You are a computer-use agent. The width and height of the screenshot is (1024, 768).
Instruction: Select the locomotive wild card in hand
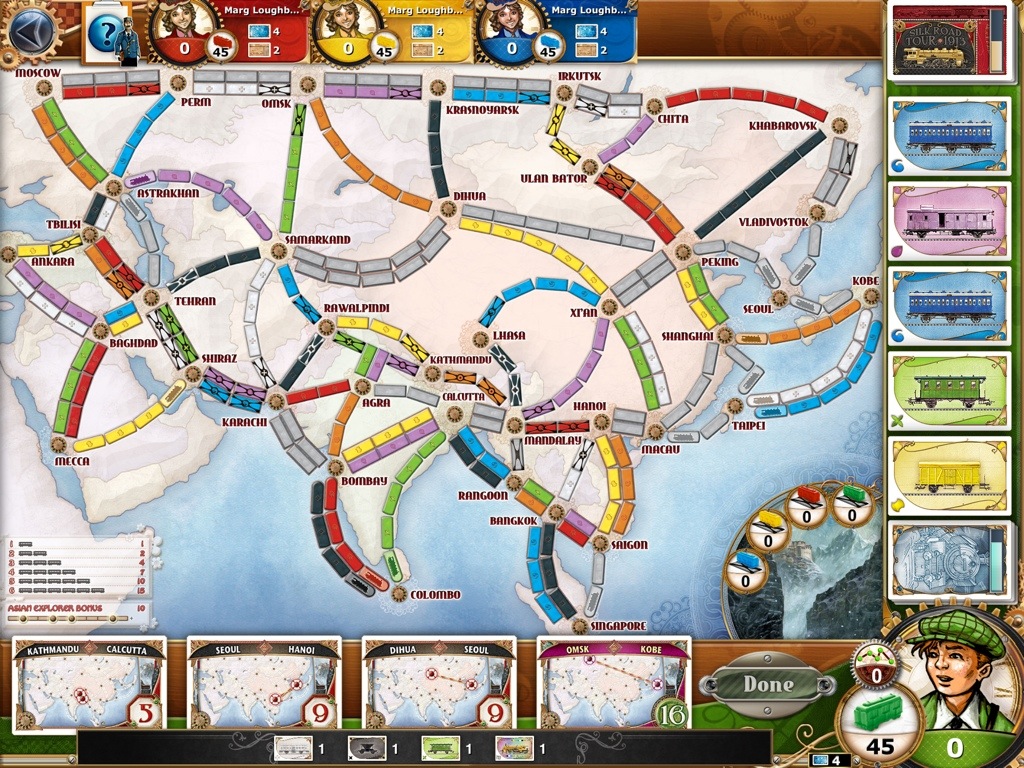tap(513, 747)
